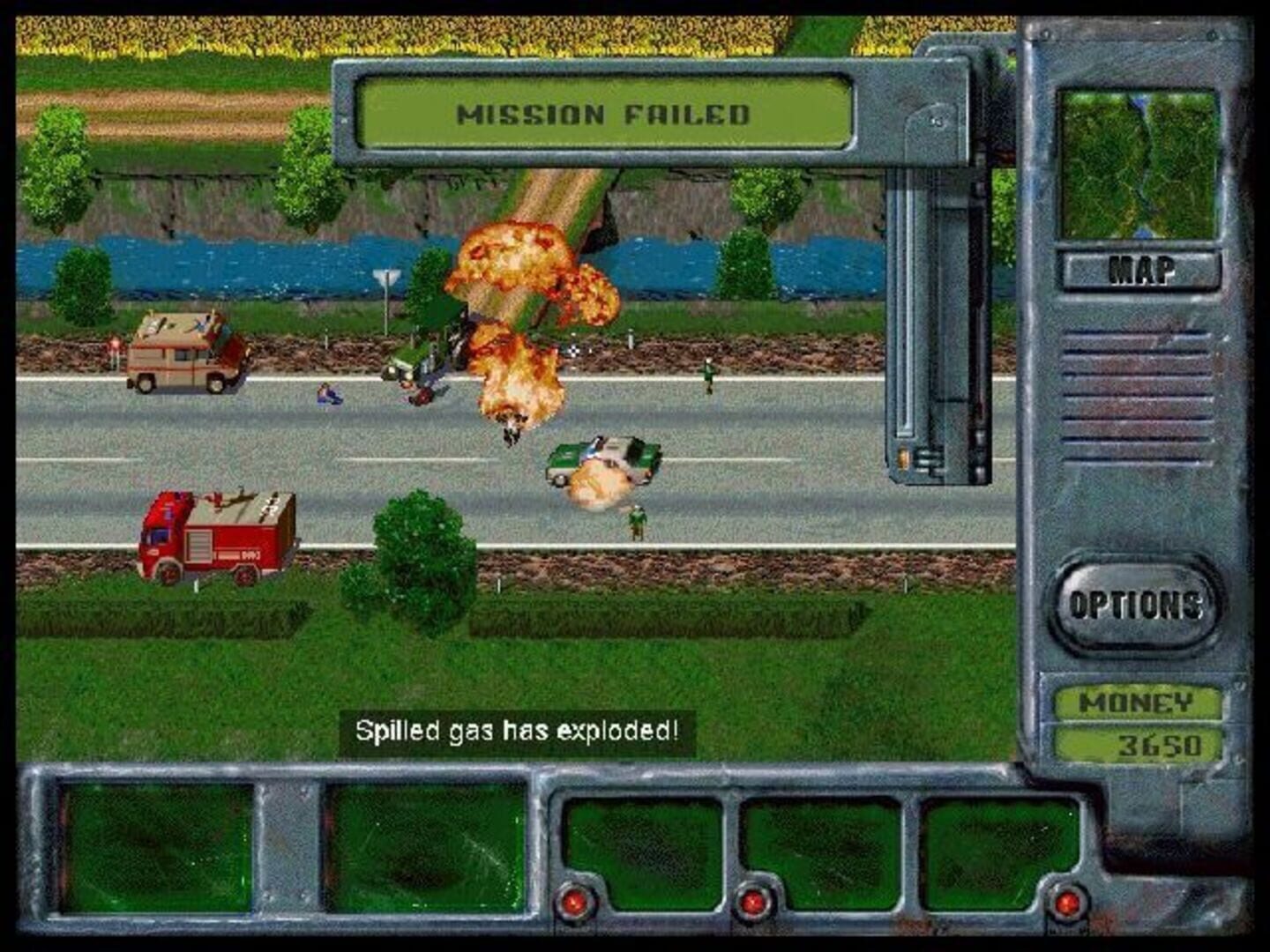Open the minimap thumbnail above MAP
Screen dimensions: 1270x952
pyautogui.click(x=1140, y=163)
